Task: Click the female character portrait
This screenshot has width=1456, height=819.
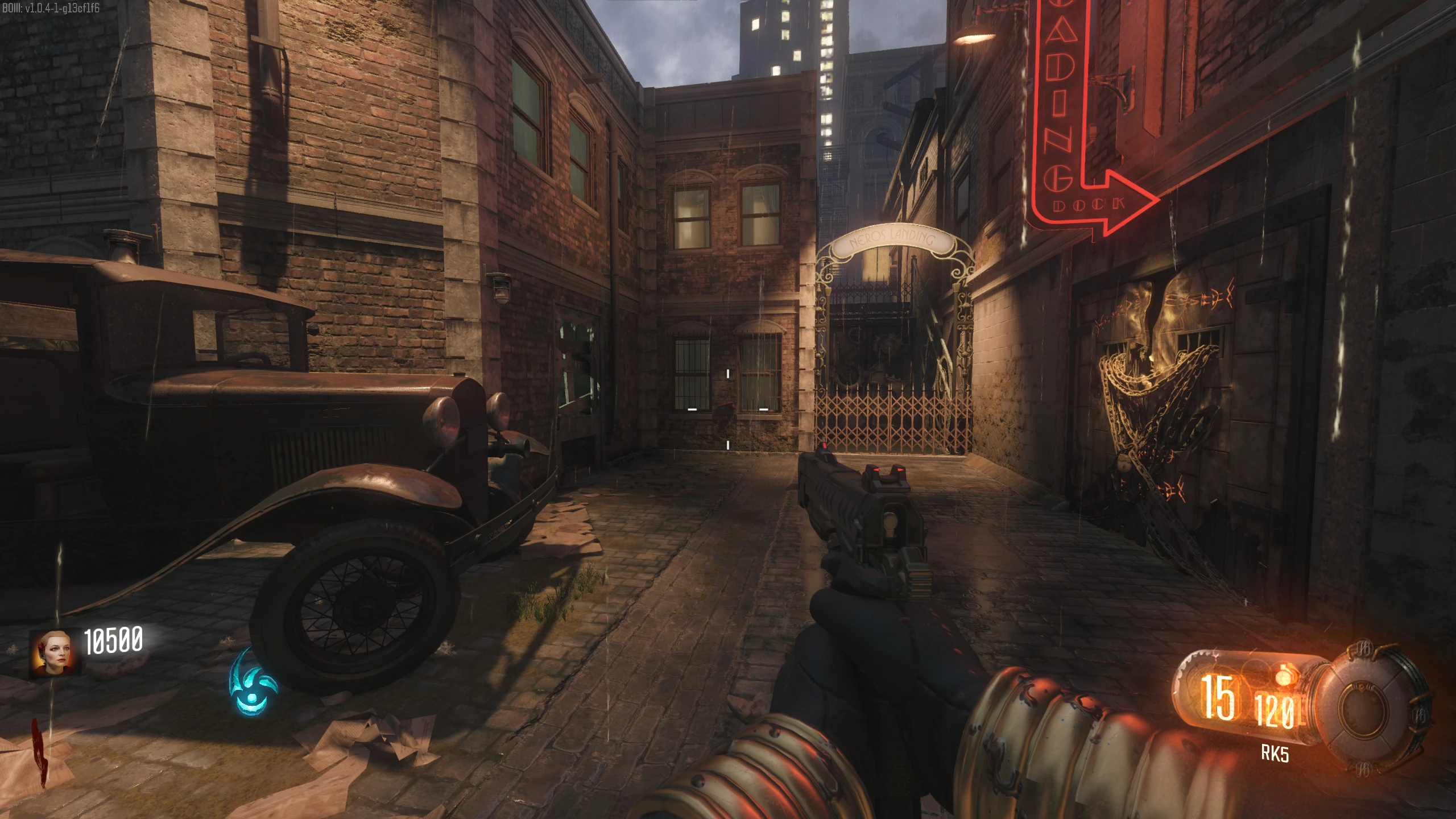Action: coord(53,652)
